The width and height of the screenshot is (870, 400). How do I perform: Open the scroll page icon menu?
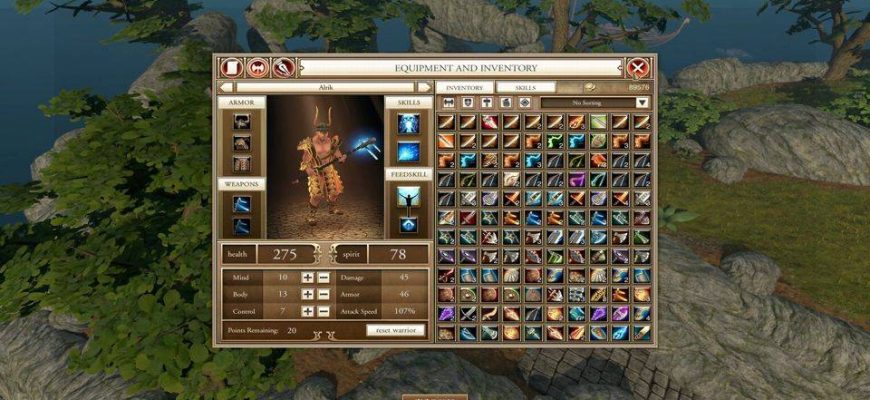[233, 68]
